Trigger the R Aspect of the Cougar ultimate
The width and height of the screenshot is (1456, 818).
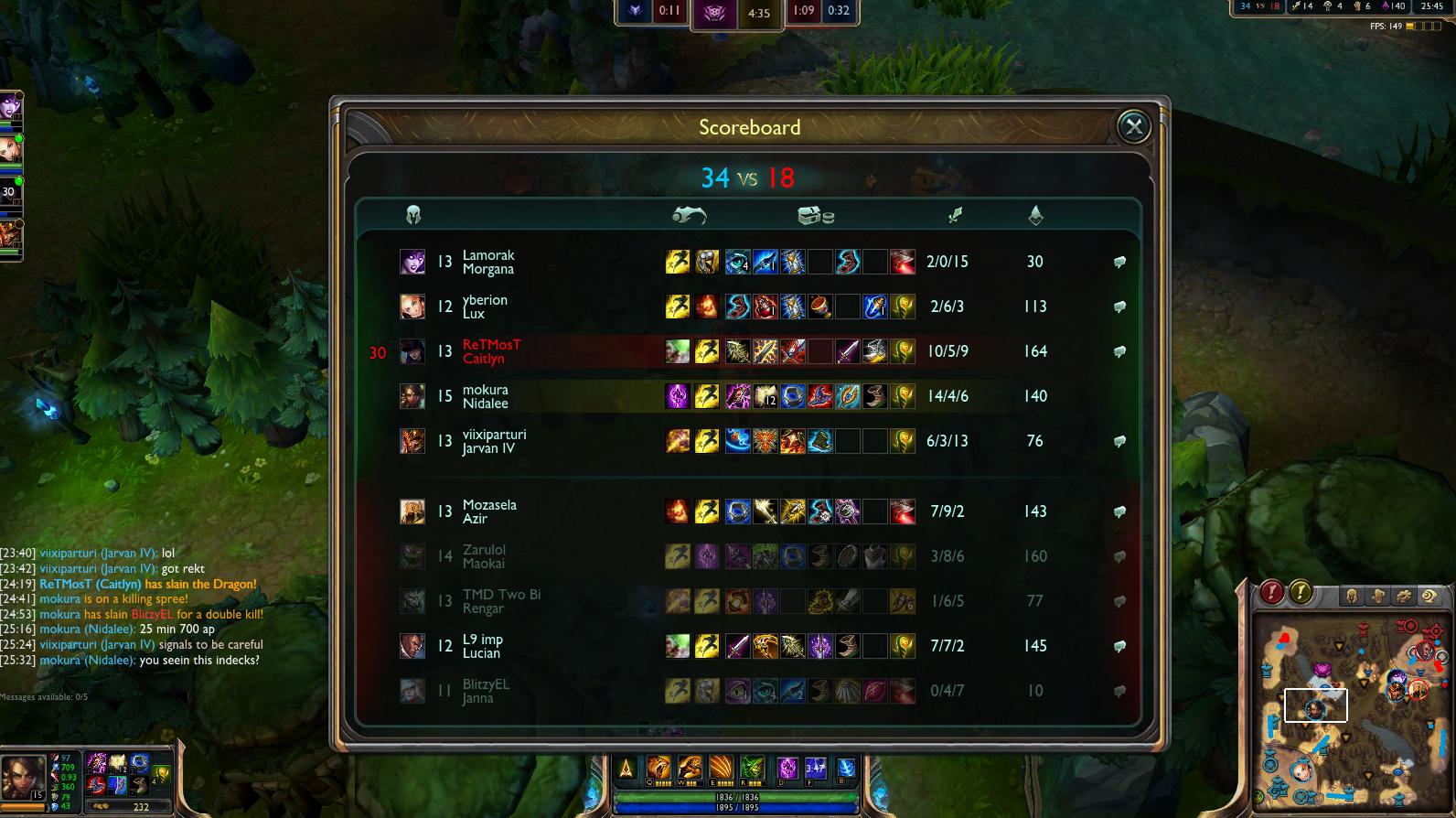point(752,769)
